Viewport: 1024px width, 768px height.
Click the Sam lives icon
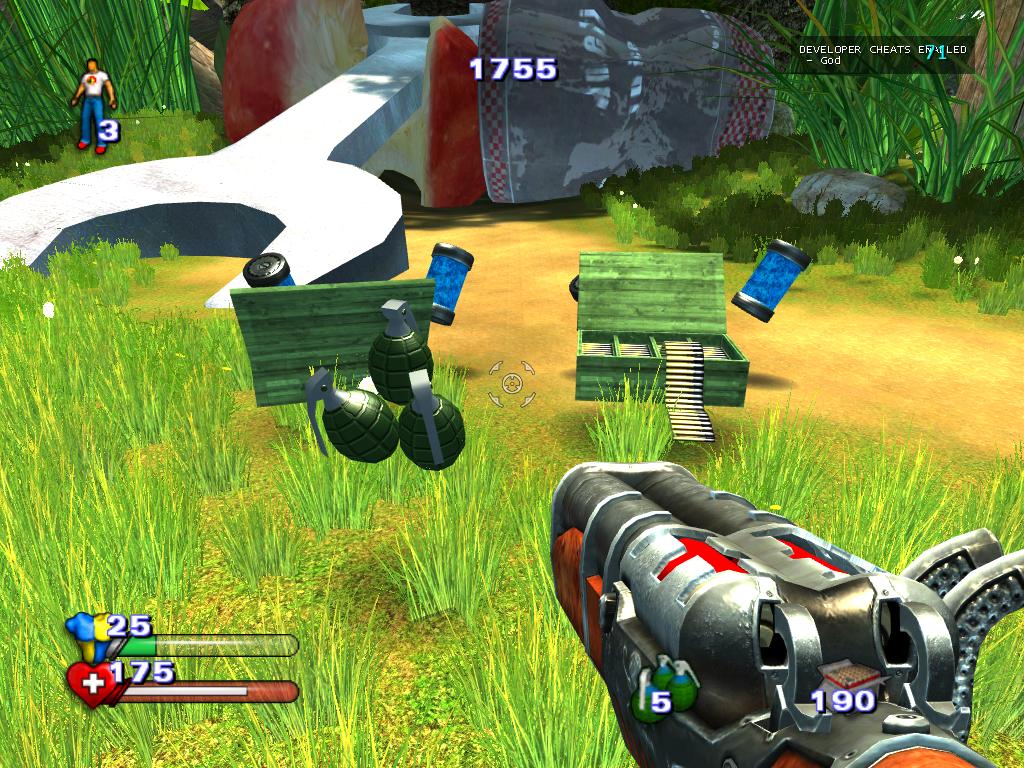(93, 103)
